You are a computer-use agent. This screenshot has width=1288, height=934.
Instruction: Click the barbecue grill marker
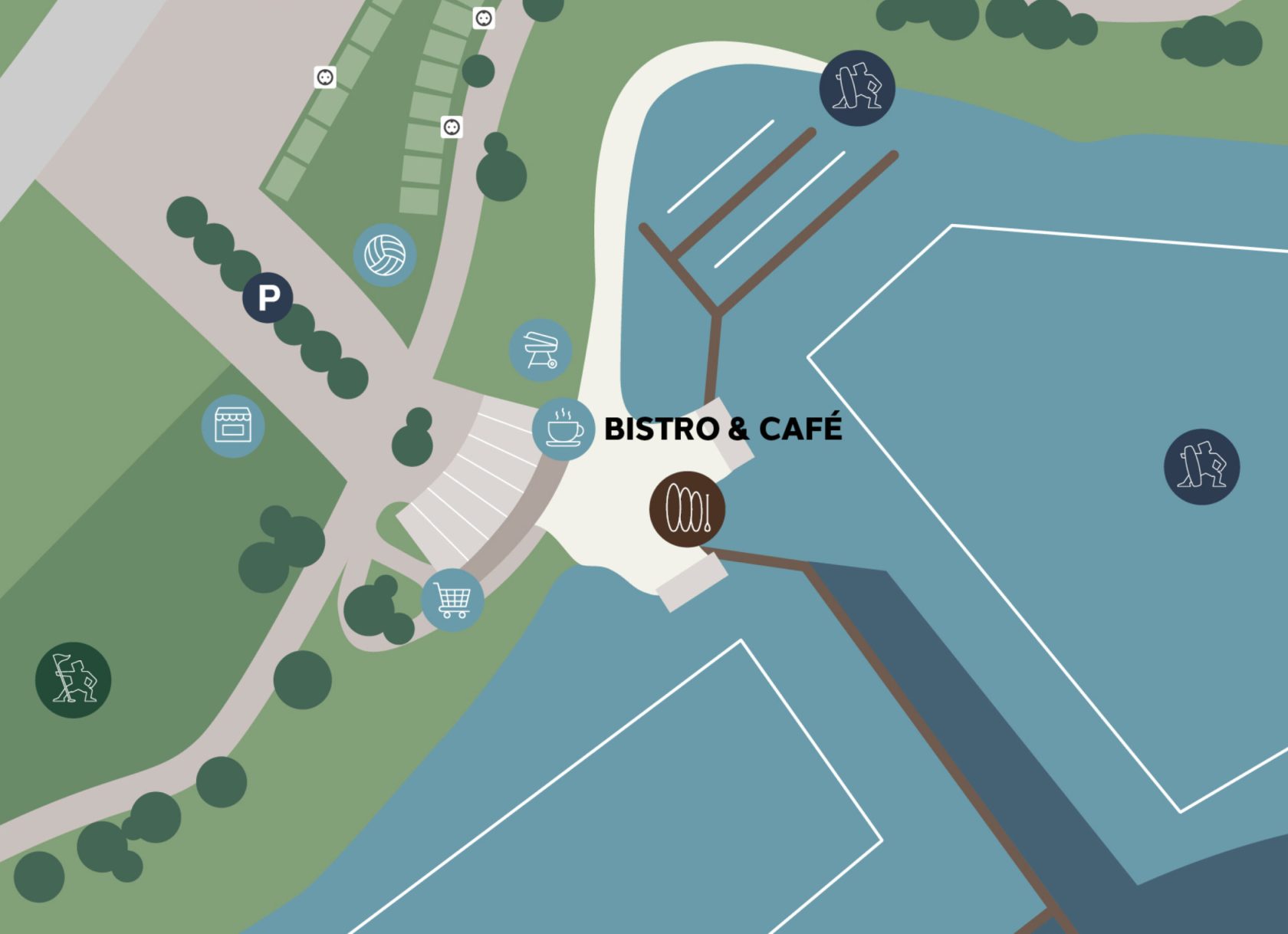coord(540,350)
